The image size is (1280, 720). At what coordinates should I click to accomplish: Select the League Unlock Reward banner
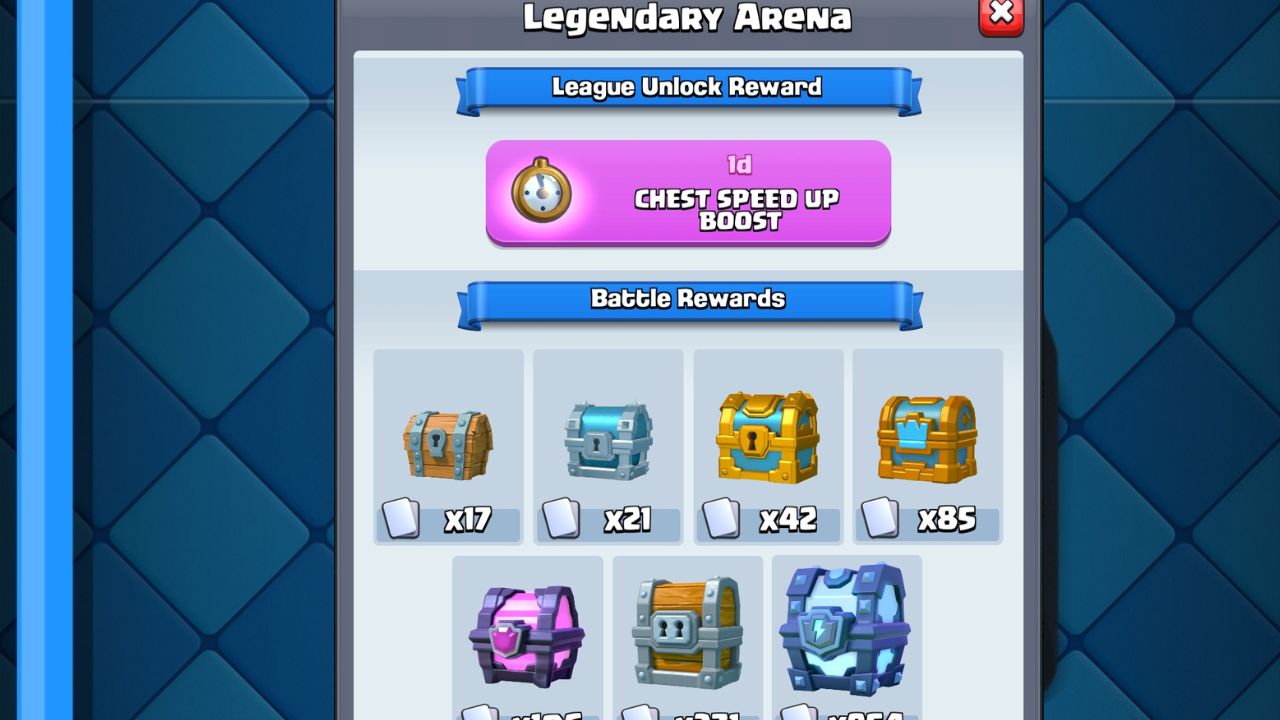[685, 88]
